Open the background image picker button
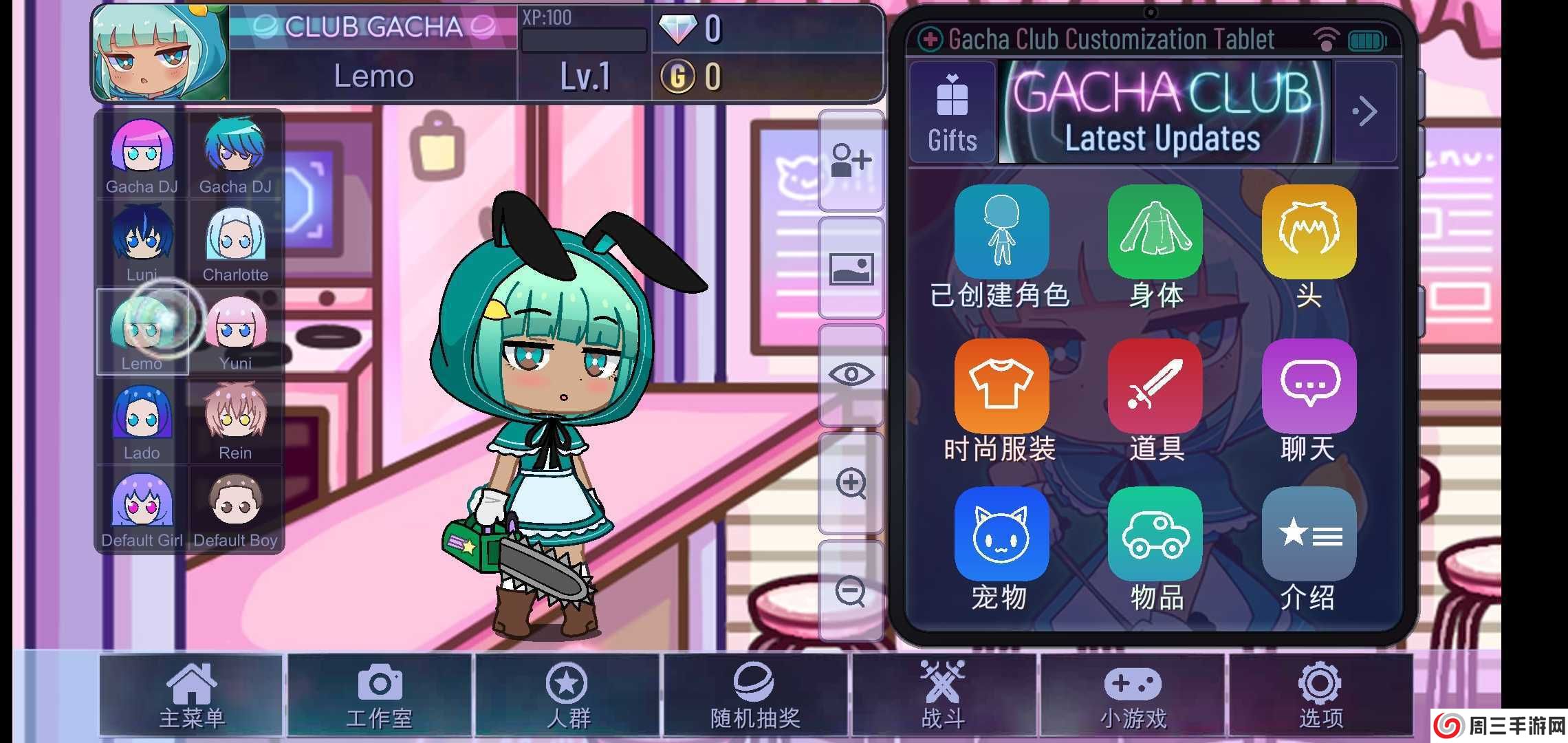Screen dimensions: 1568x743 [x=851, y=268]
